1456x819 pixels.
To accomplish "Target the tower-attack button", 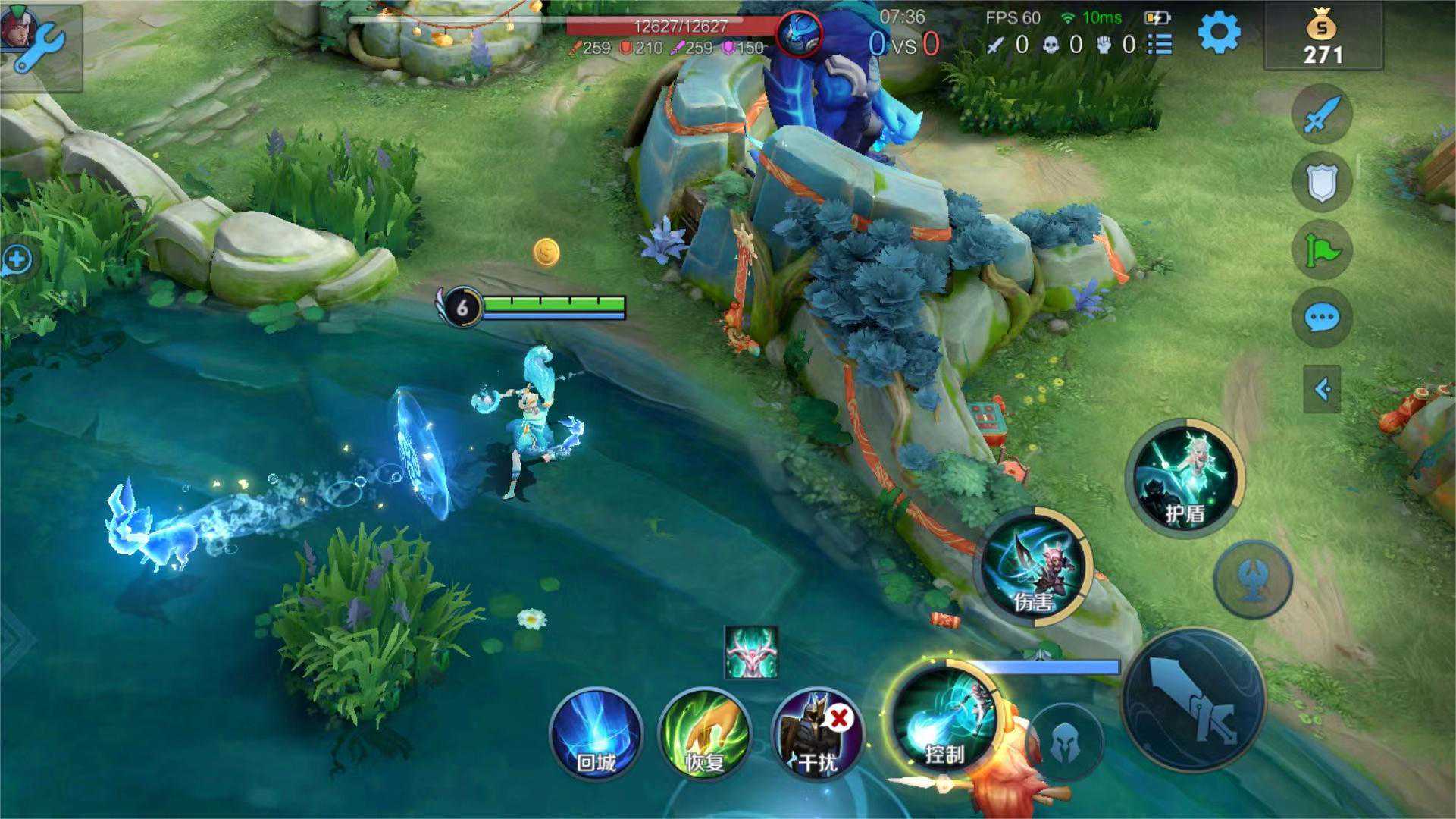I will [1253, 579].
